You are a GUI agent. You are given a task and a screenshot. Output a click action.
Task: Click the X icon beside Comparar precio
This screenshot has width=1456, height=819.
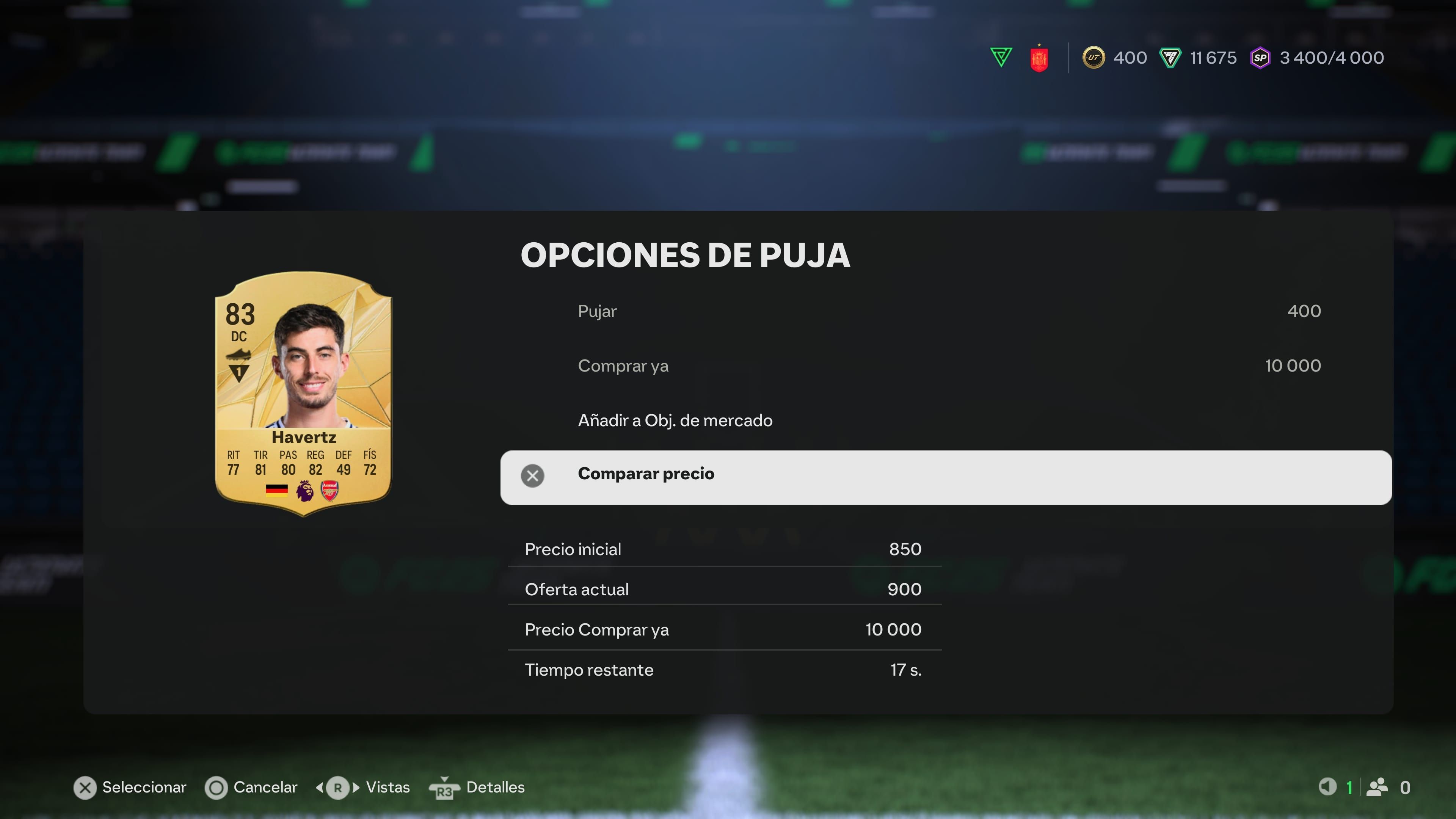pyautogui.click(x=533, y=476)
